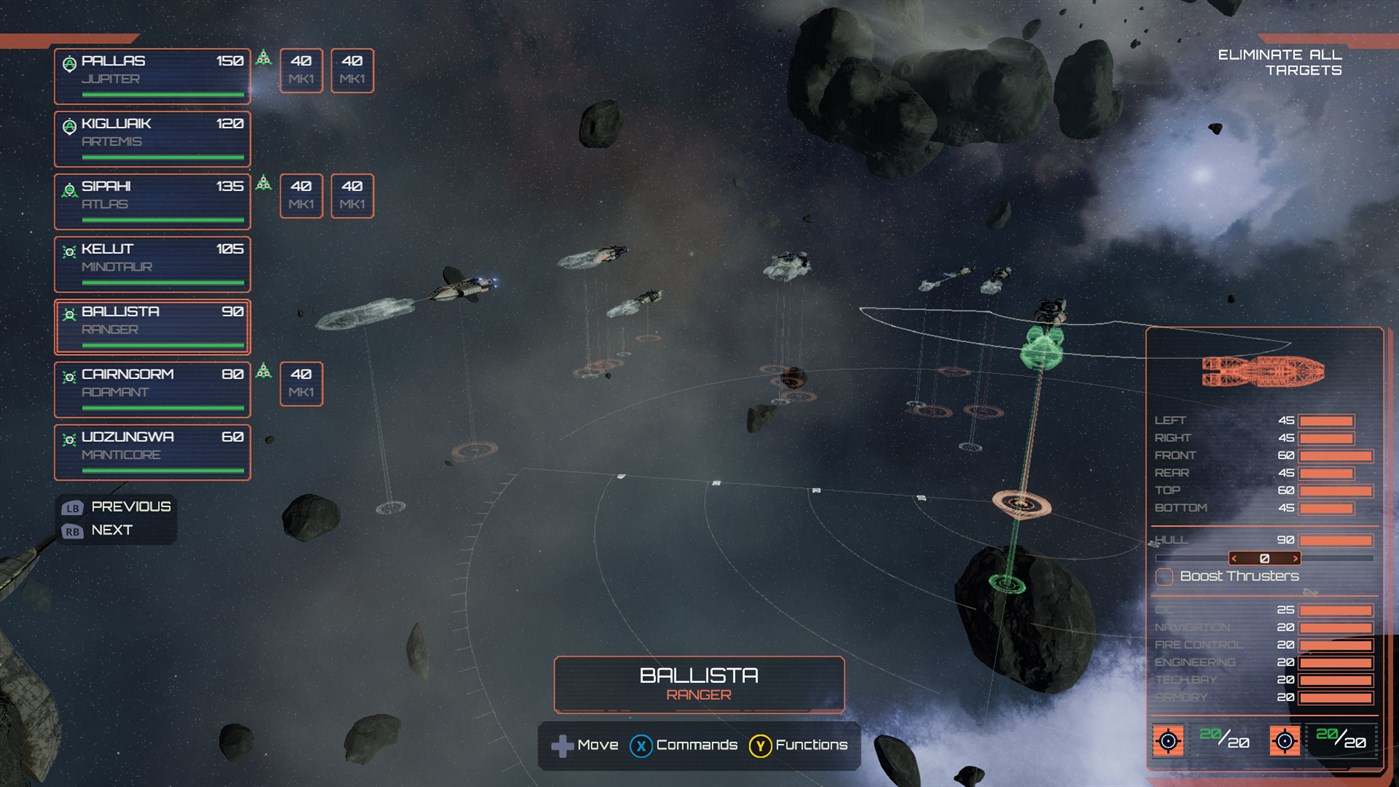This screenshot has width=1399, height=787.
Task: Click Pallas's first 40 MK1 ordnance slot
Action: tap(300, 70)
